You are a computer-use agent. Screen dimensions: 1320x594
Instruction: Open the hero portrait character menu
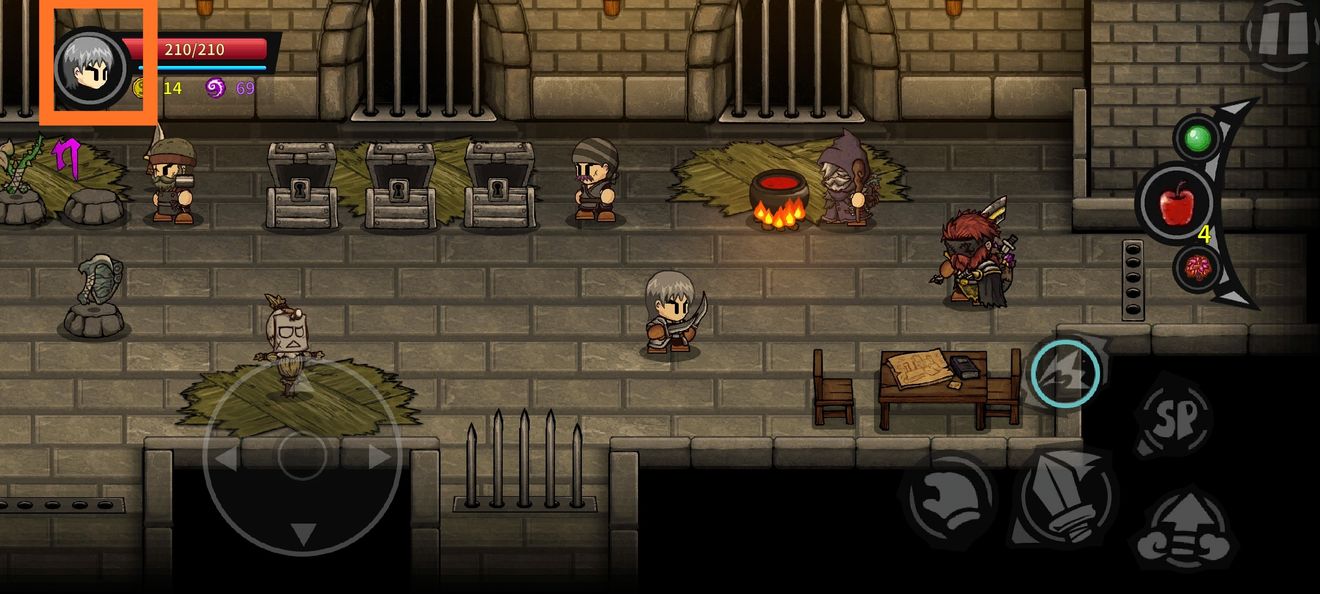click(x=91, y=67)
